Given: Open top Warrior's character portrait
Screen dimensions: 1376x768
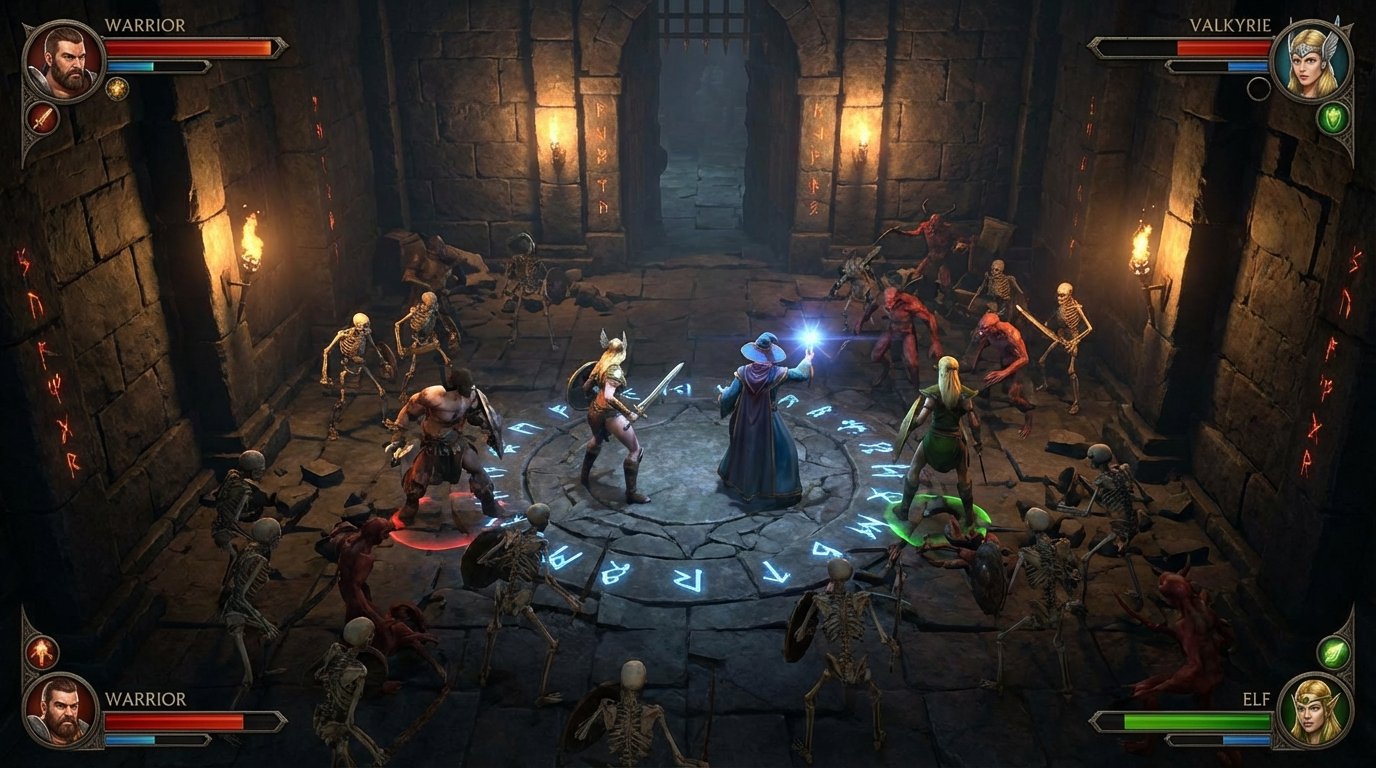Looking at the screenshot, I should (63, 60).
